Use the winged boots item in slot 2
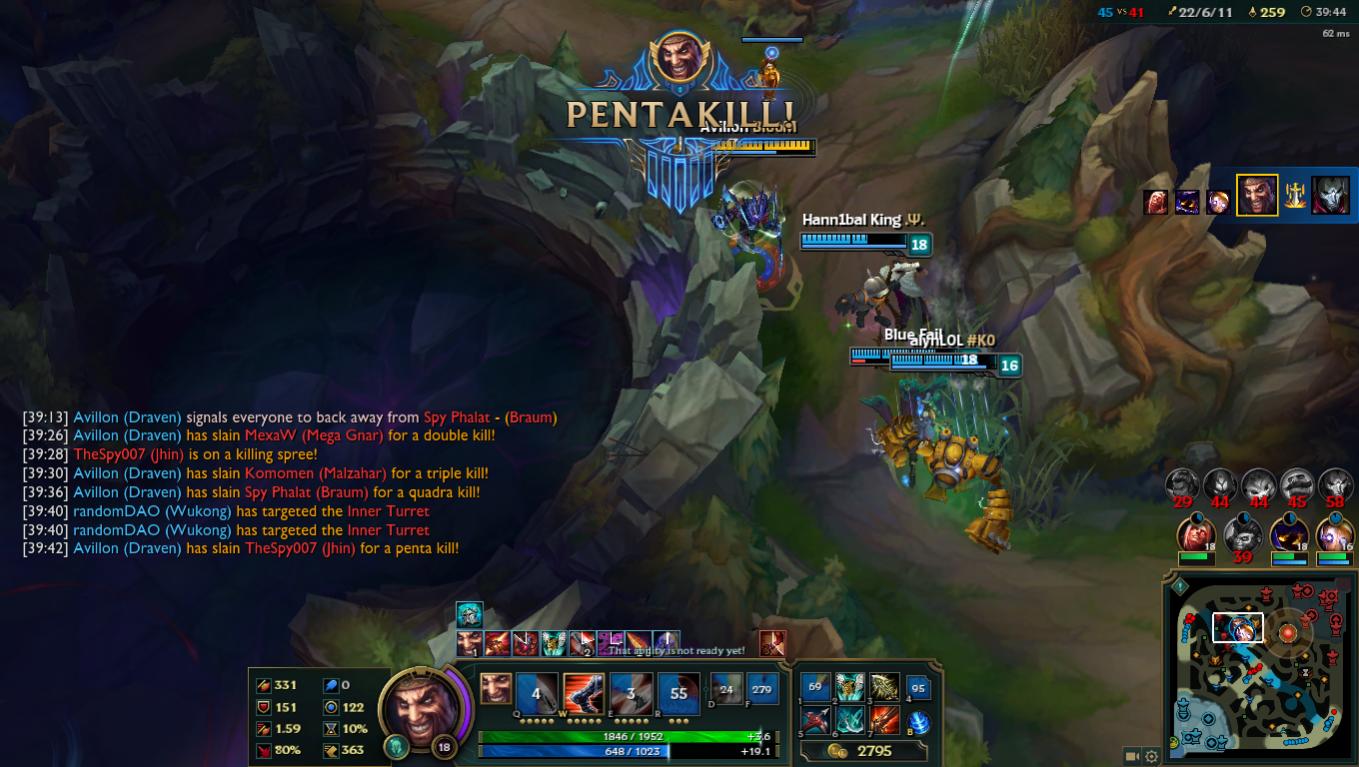 [x=850, y=687]
